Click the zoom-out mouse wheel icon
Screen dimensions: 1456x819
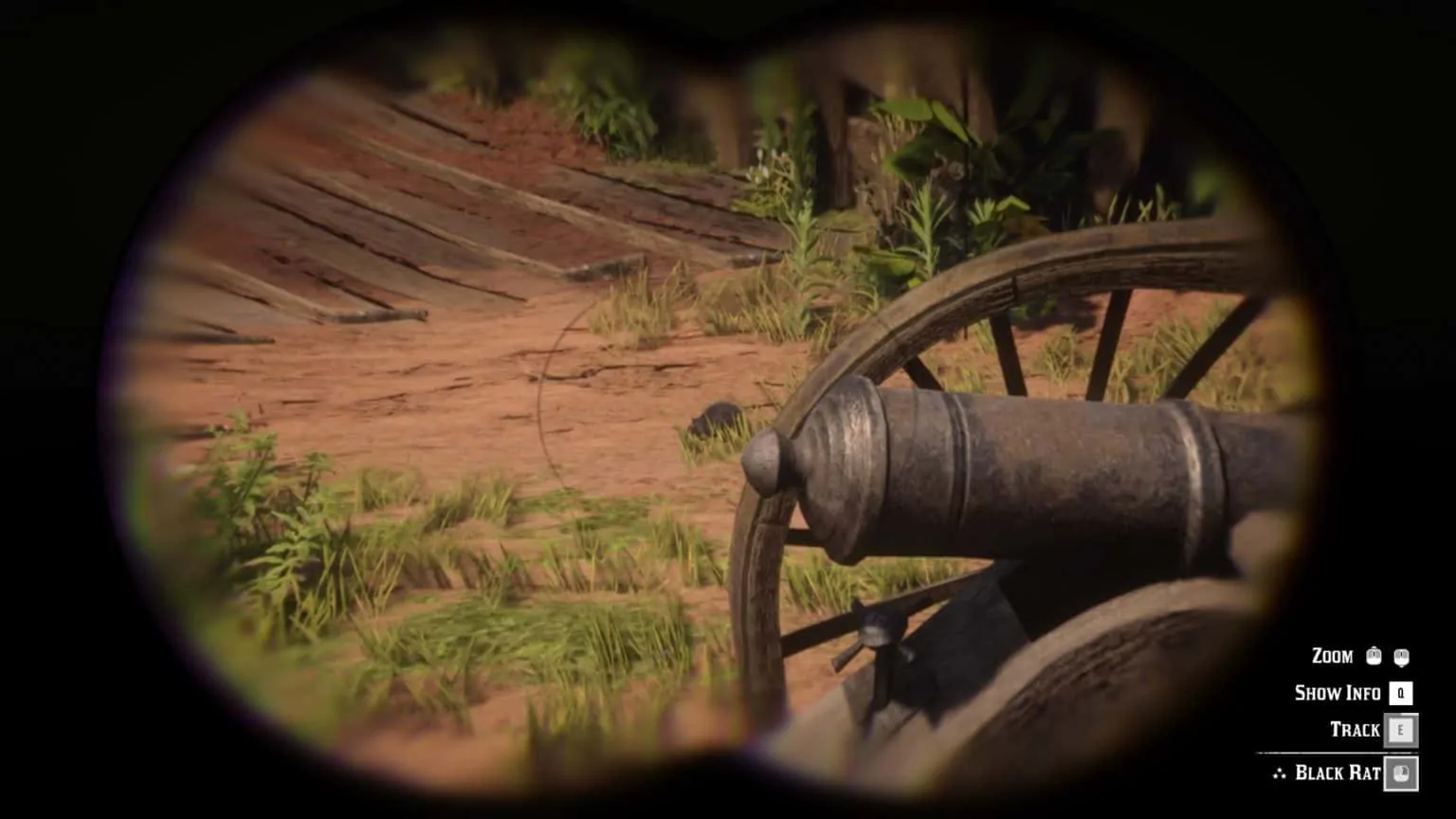pos(1403,656)
